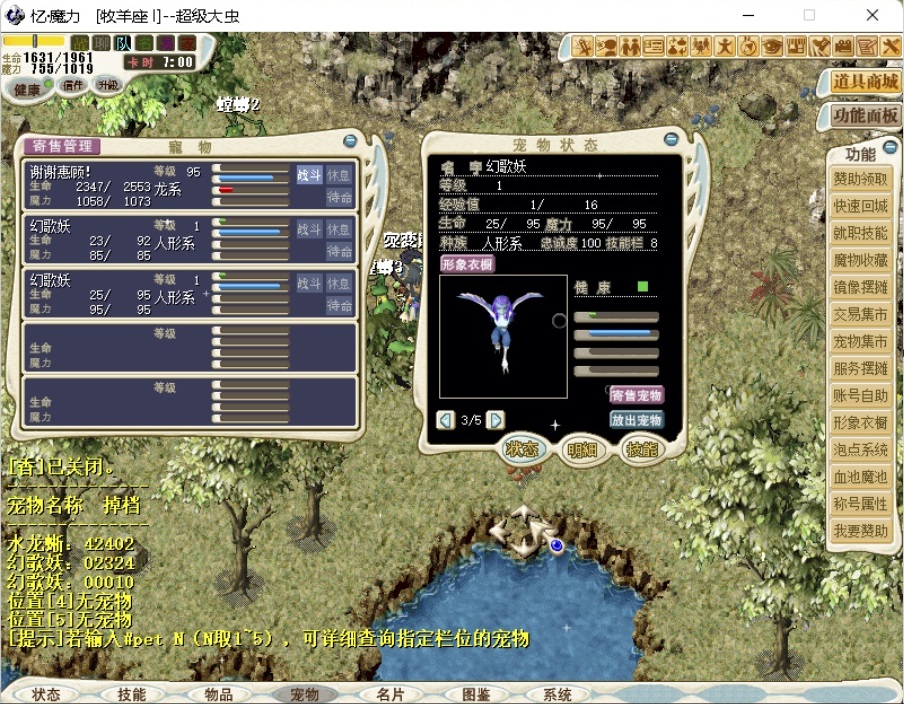Toggle the 功能面板 function panel
The width and height of the screenshot is (904, 704).
pyautogui.click(x=866, y=116)
